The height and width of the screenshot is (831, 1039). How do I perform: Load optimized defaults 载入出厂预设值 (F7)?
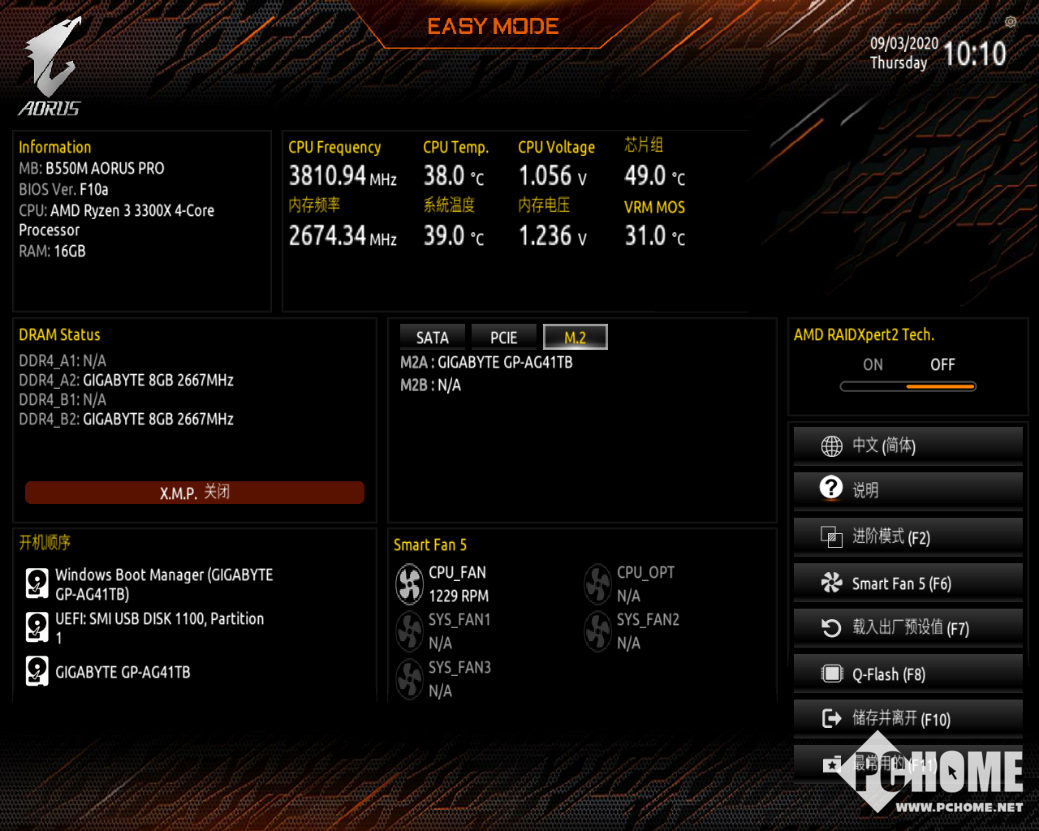point(908,628)
